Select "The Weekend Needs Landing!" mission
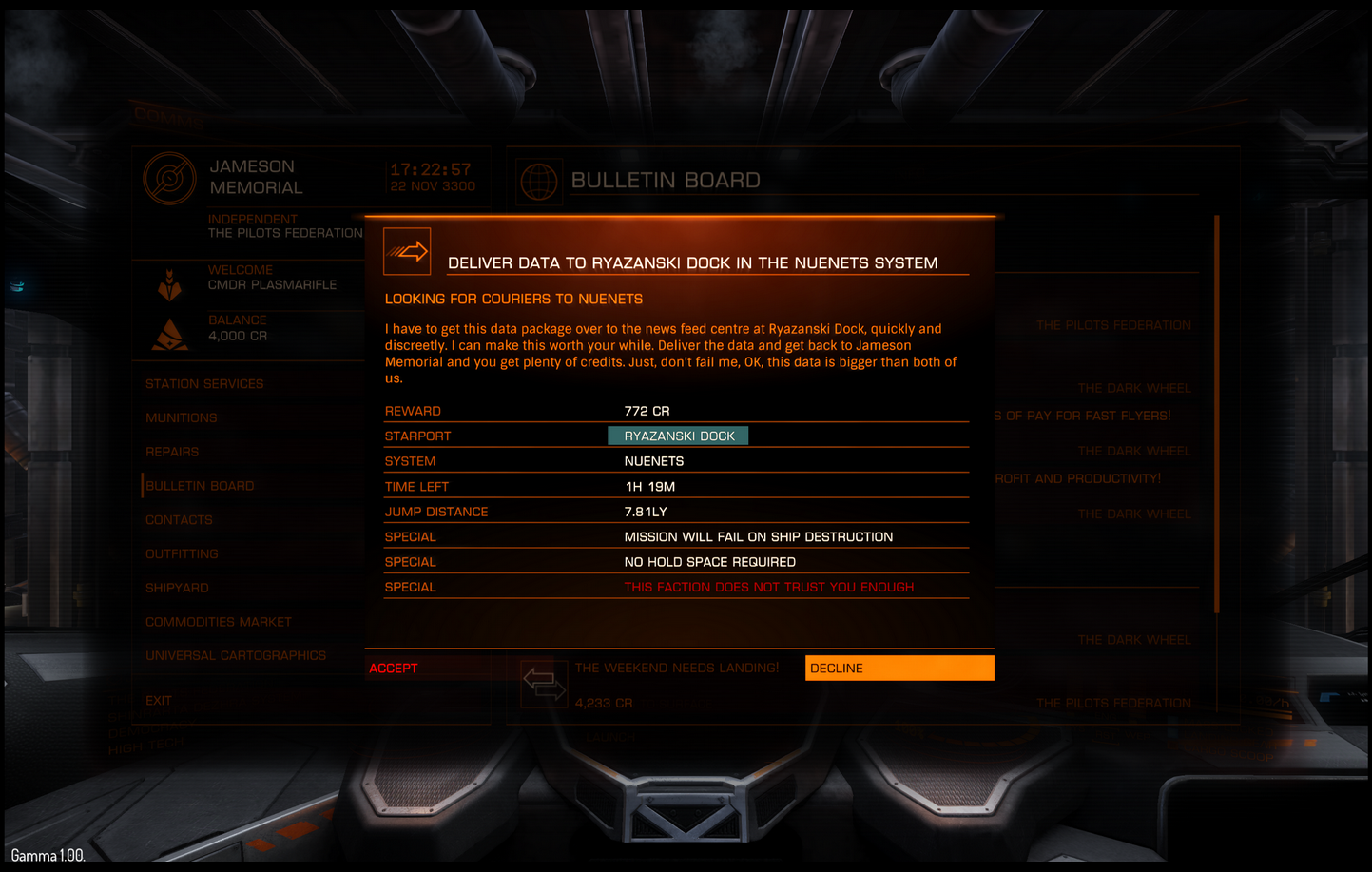The height and width of the screenshot is (872, 1372). pyautogui.click(x=676, y=669)
